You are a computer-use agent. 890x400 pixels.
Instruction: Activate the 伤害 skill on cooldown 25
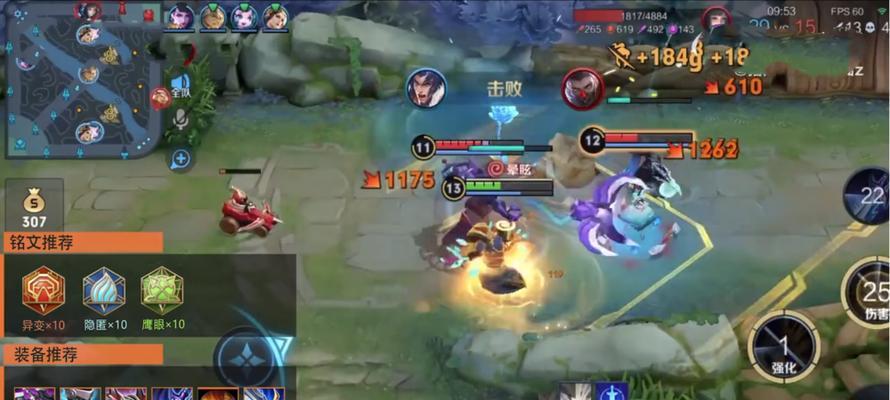pos(866,293)
